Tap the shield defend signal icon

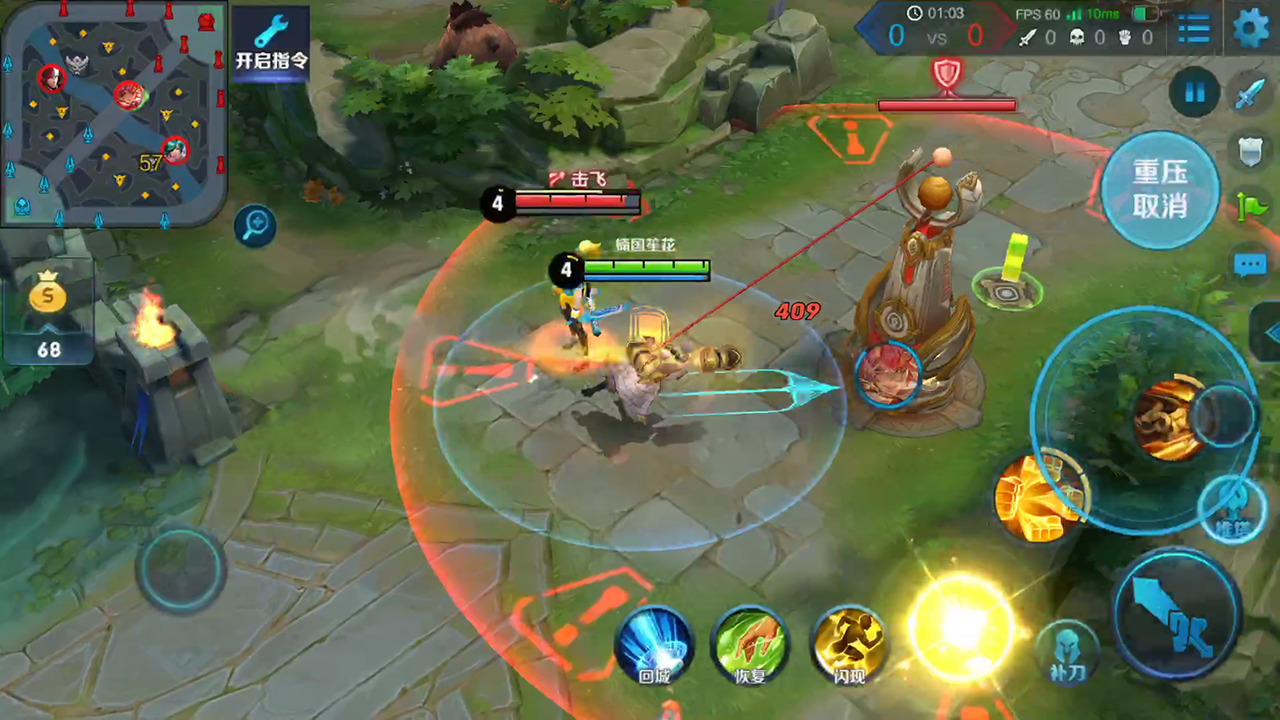[x=1249, y=151]
